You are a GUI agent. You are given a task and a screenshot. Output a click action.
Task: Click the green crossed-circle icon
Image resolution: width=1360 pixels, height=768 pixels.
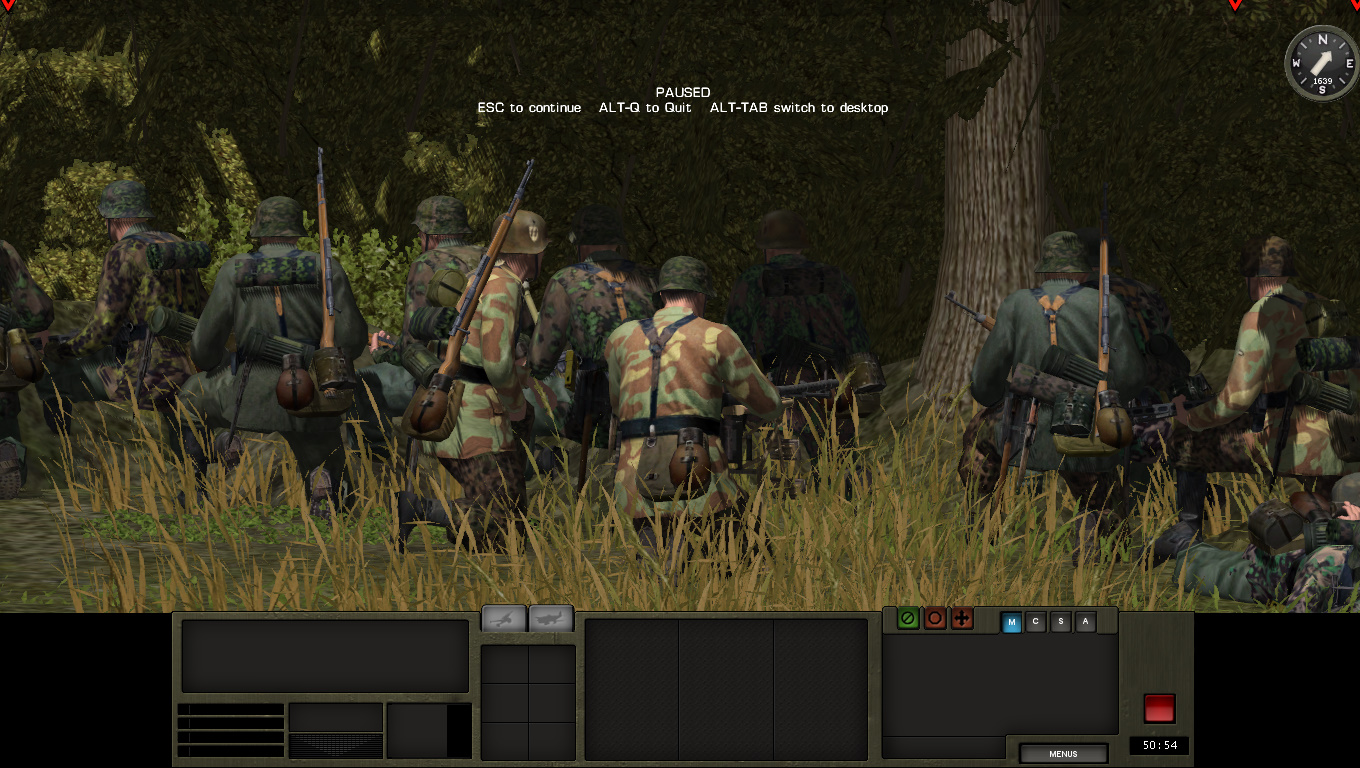[908, 618]
